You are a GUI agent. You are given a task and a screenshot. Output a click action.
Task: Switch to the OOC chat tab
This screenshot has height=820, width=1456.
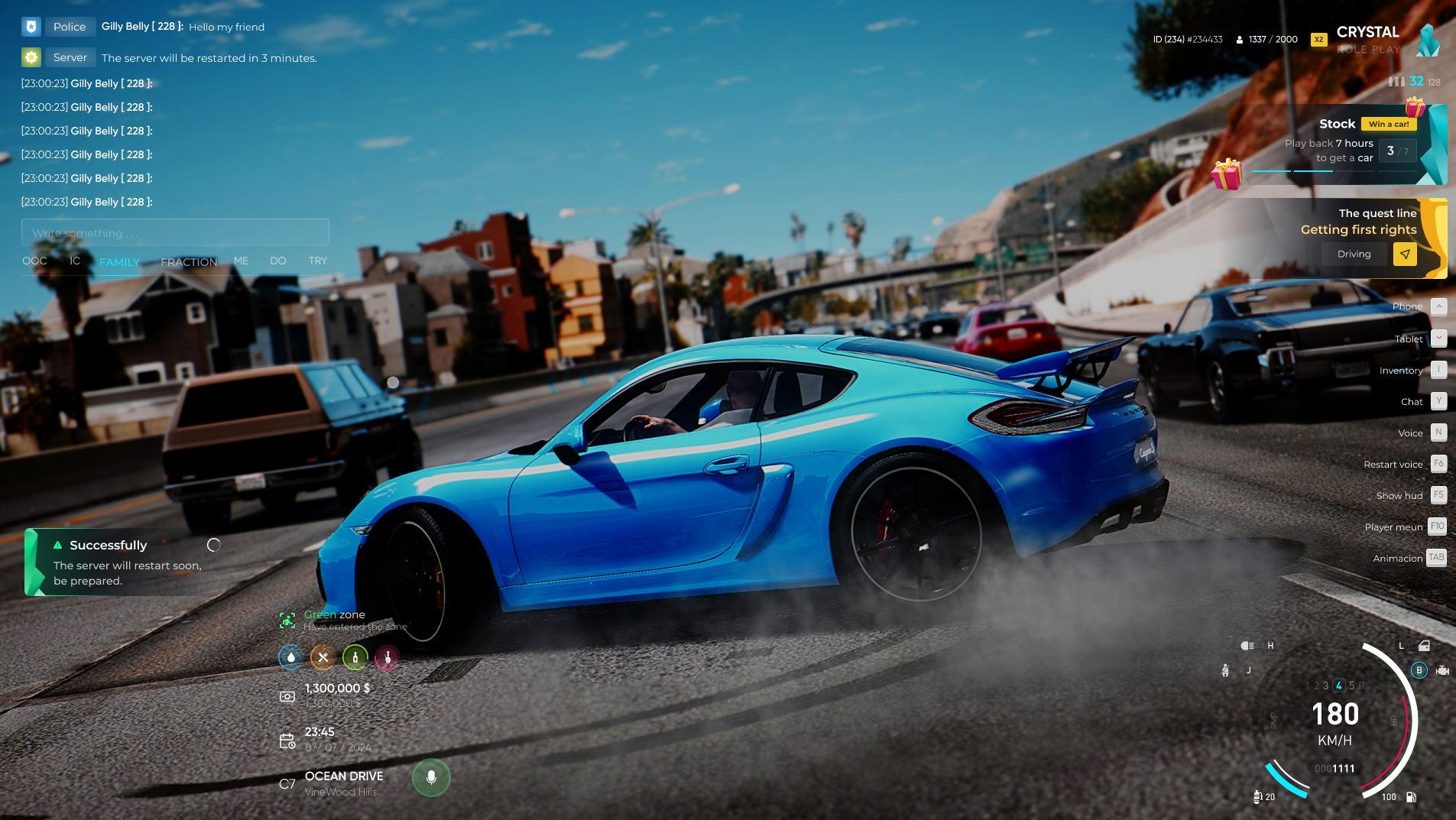[x=34, y=261]
